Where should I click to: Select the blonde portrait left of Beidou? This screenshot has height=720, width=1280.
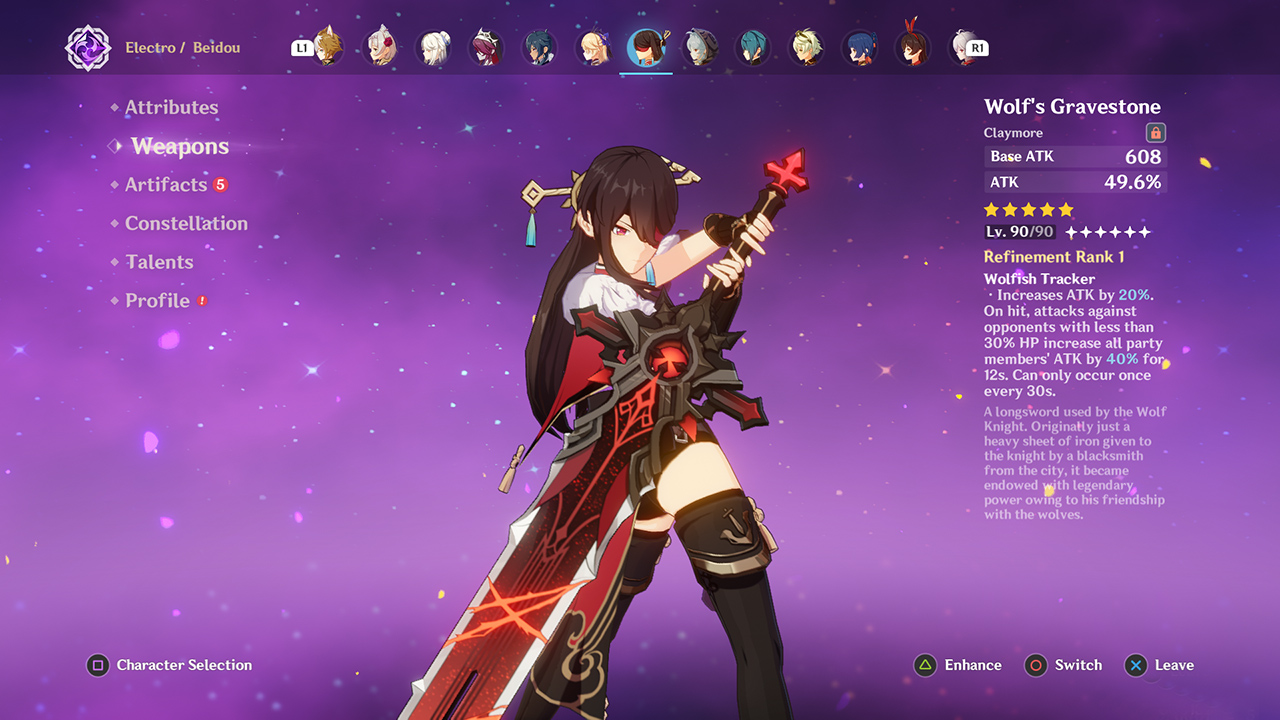point(593,46)
